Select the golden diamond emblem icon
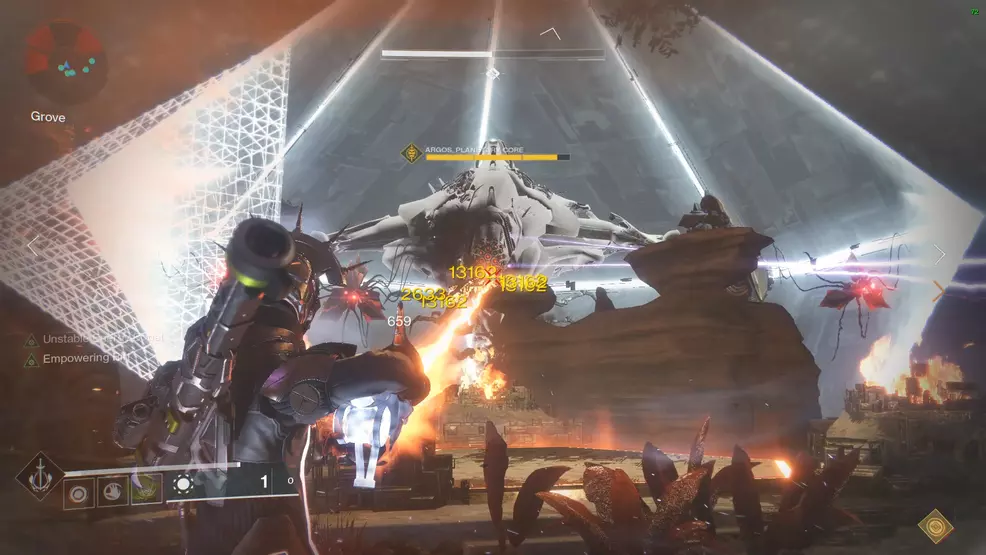The height and width of the screenshot is (555, 986). [936, 525]
